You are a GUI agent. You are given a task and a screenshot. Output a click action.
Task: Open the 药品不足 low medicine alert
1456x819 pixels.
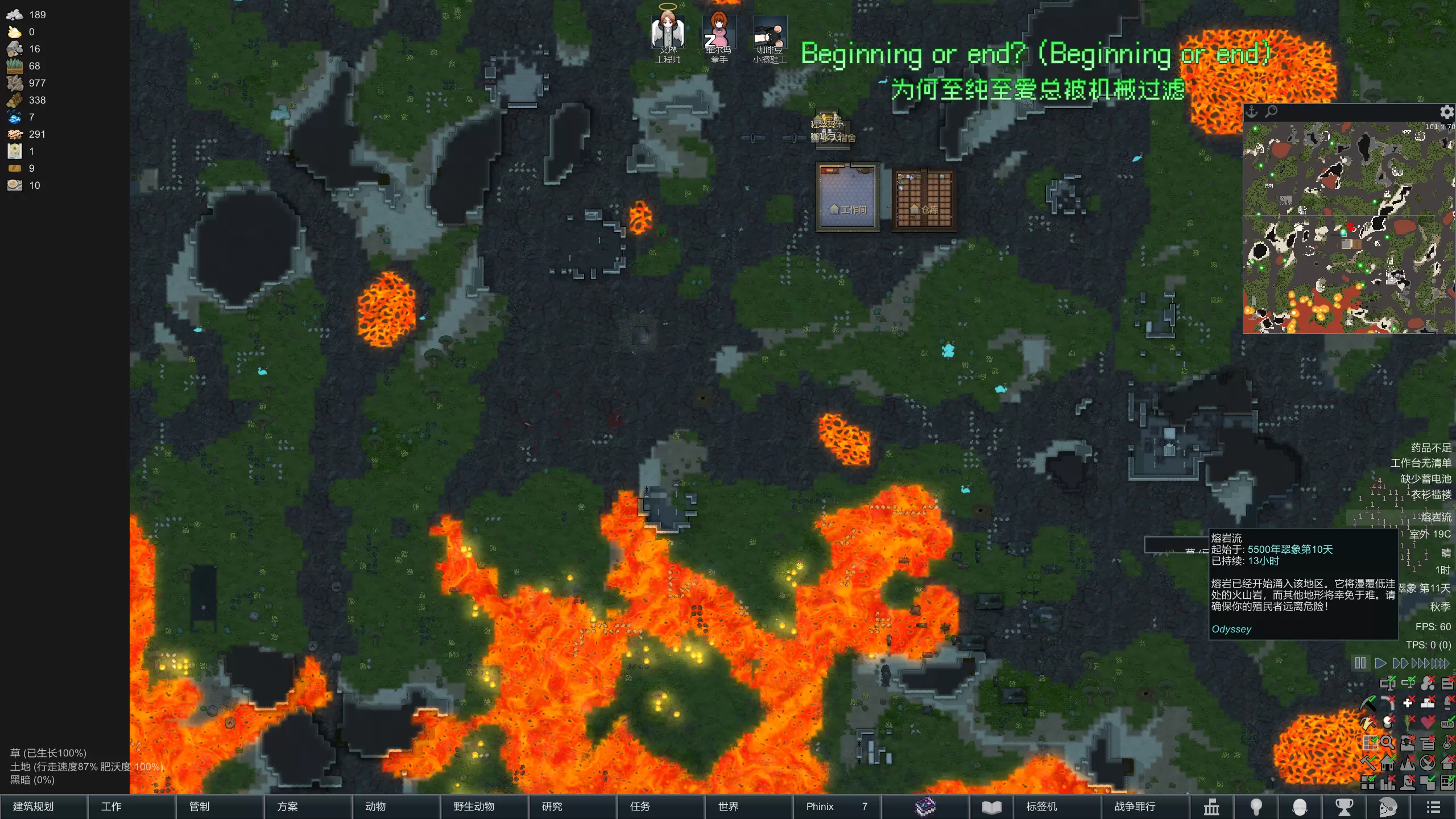(1430, 448)
